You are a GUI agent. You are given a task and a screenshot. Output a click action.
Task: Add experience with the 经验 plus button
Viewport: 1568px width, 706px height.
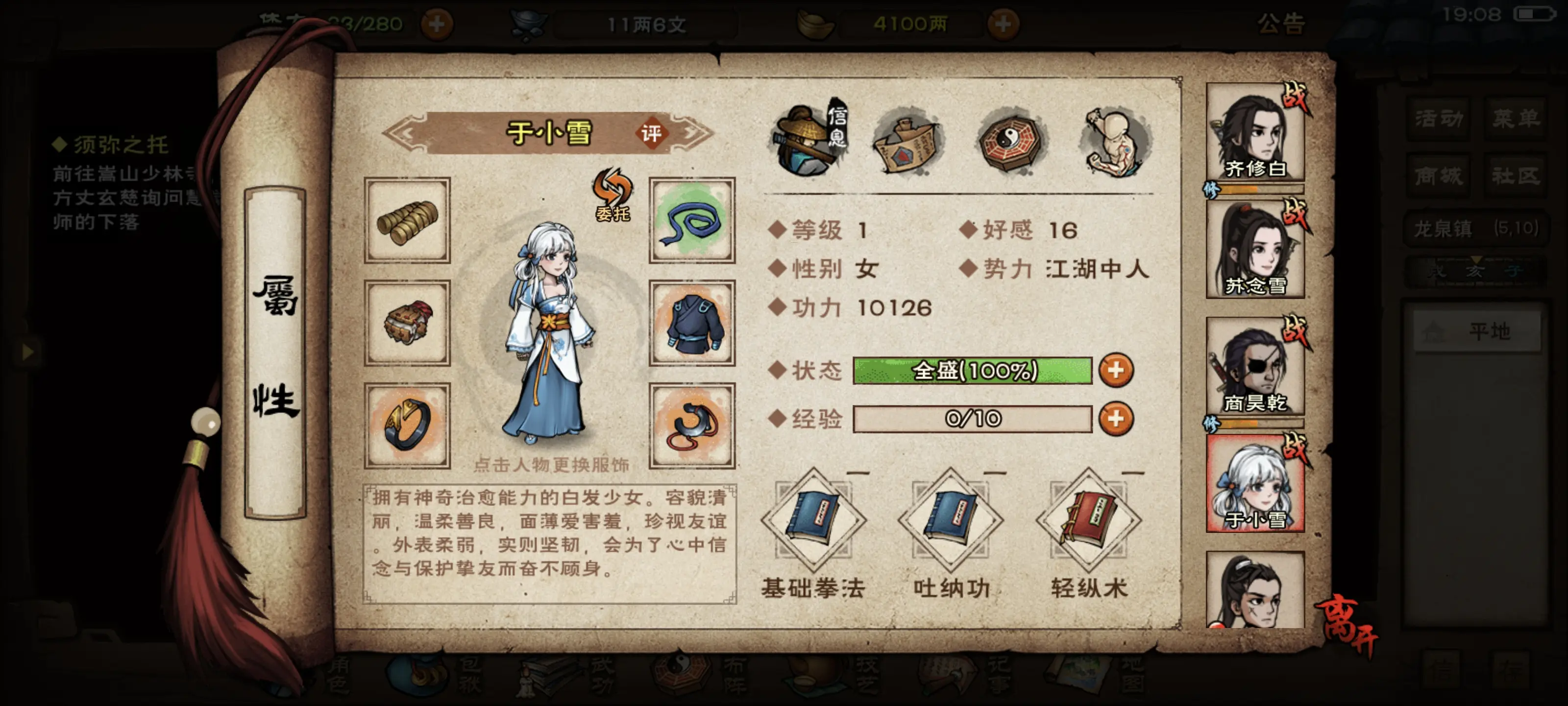(1116, 419)
